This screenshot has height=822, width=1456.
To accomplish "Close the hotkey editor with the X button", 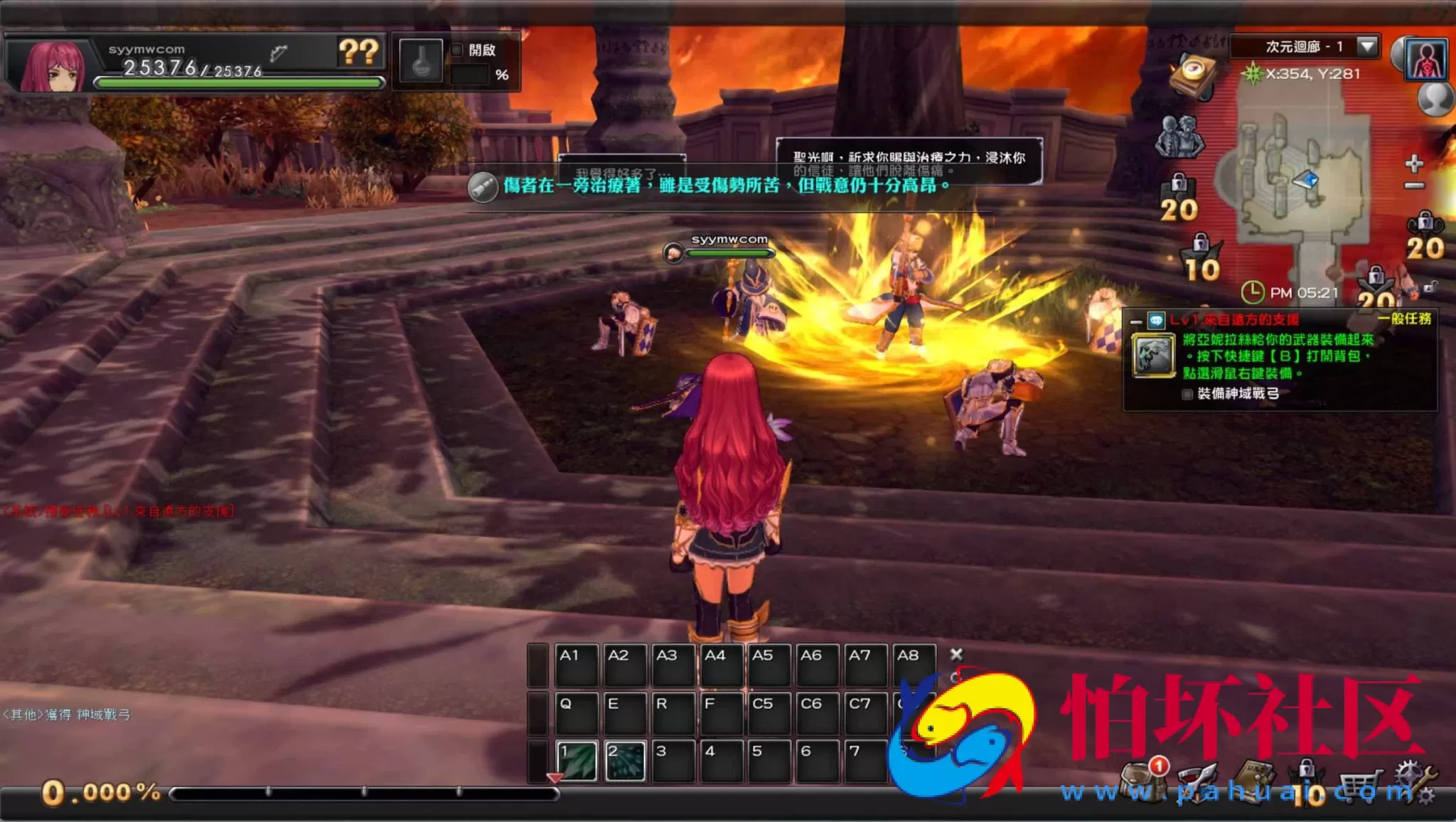I will point(958,653).
